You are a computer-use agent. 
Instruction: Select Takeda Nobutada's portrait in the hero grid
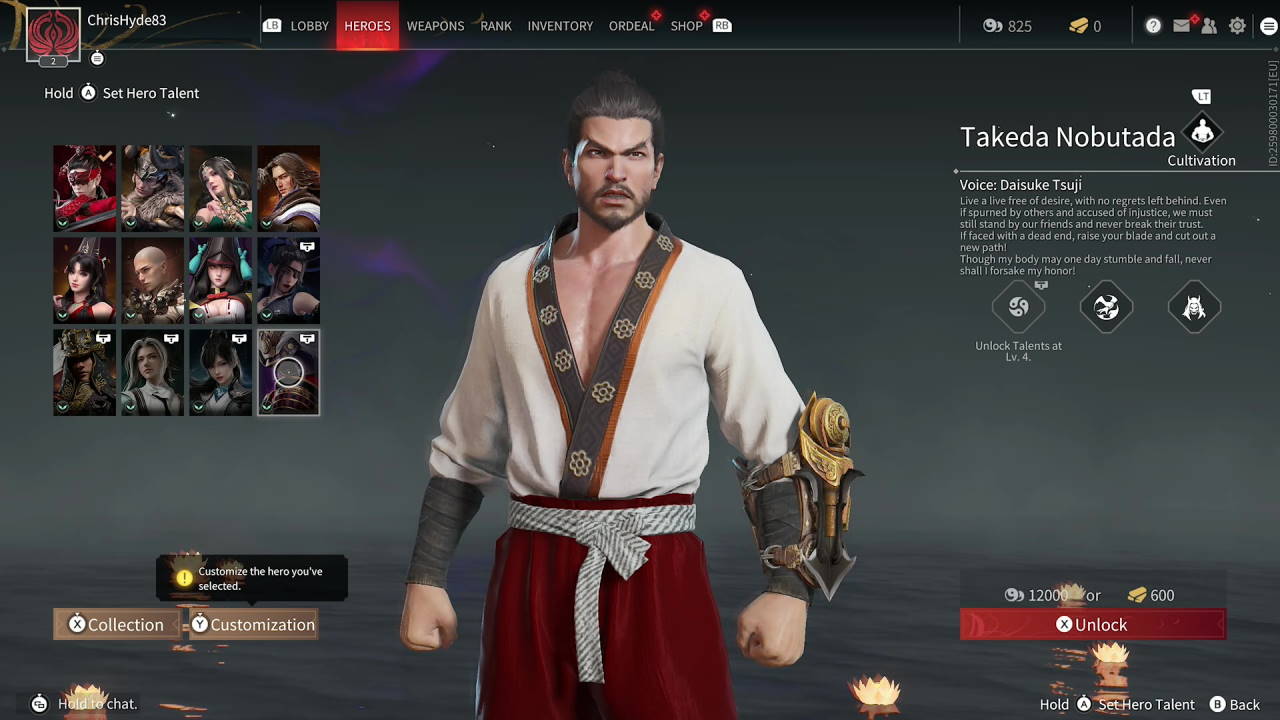[x=288, y=371]
